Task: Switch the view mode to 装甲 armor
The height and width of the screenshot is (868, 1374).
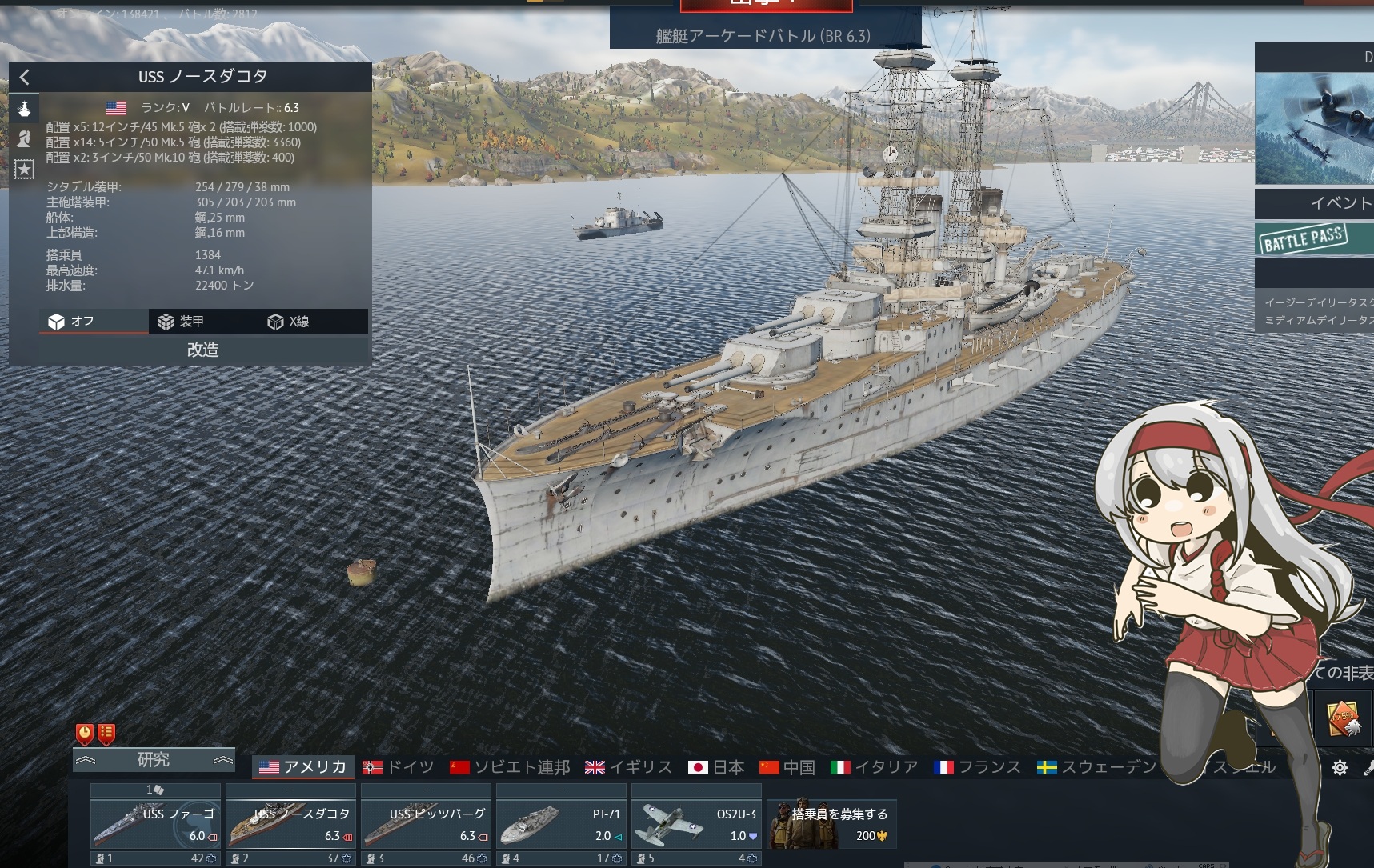Action: pyautogui.click(x=182, y=322)
